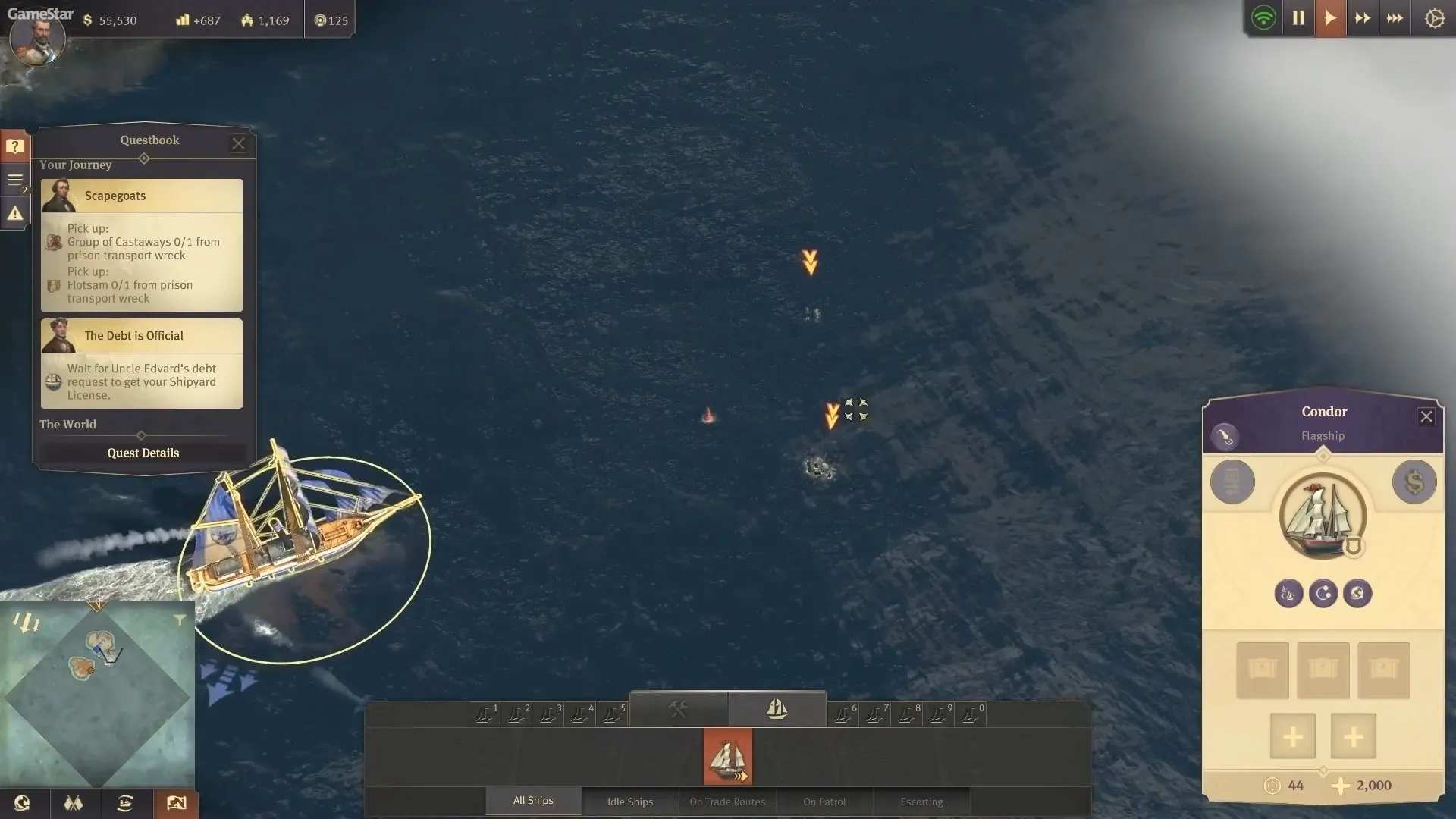Screen dimensions: 1456x819
Task: Switch to the Idle Ships tab
Action: tap(629, 802)
